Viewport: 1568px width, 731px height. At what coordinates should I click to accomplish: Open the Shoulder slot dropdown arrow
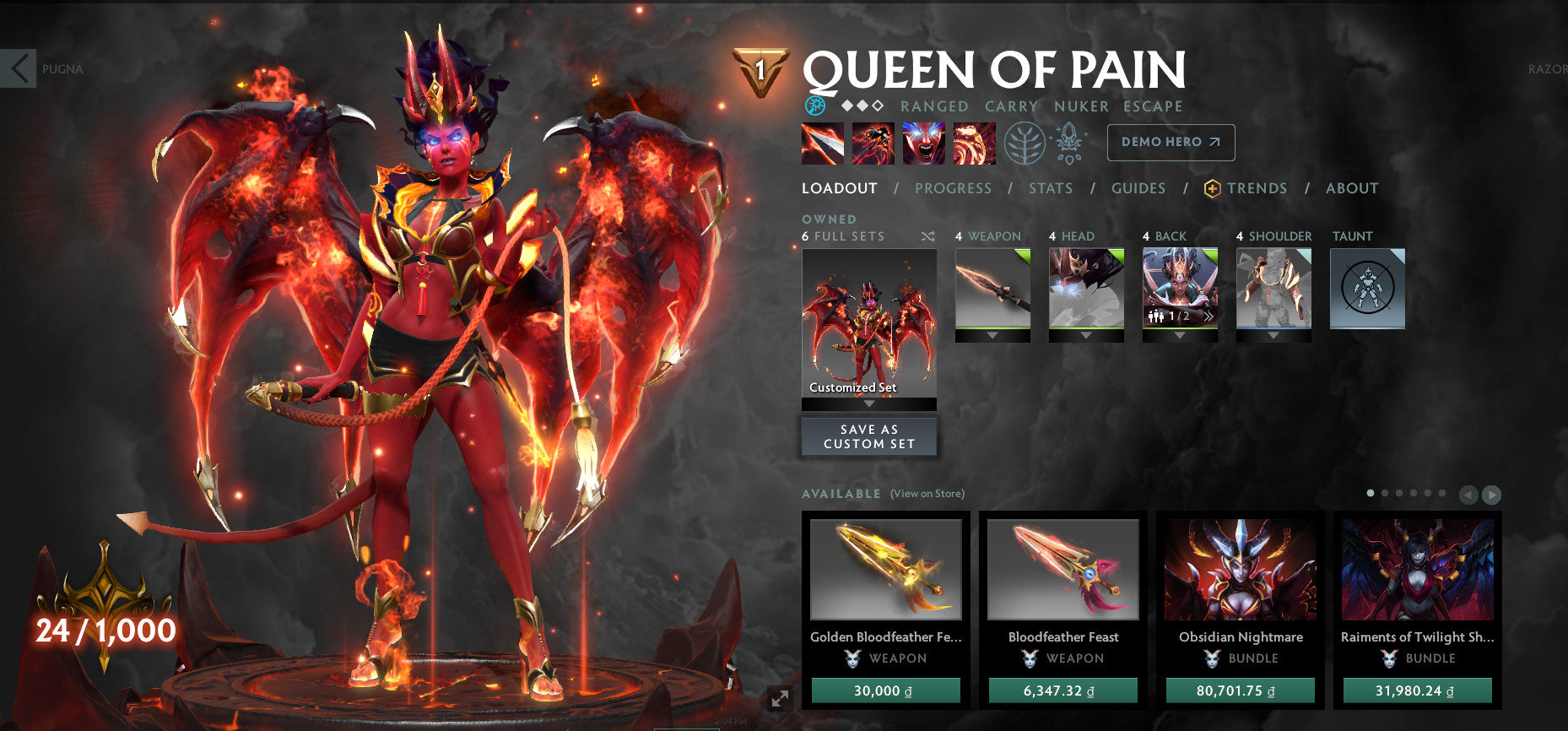click(x=1273, y=333)
